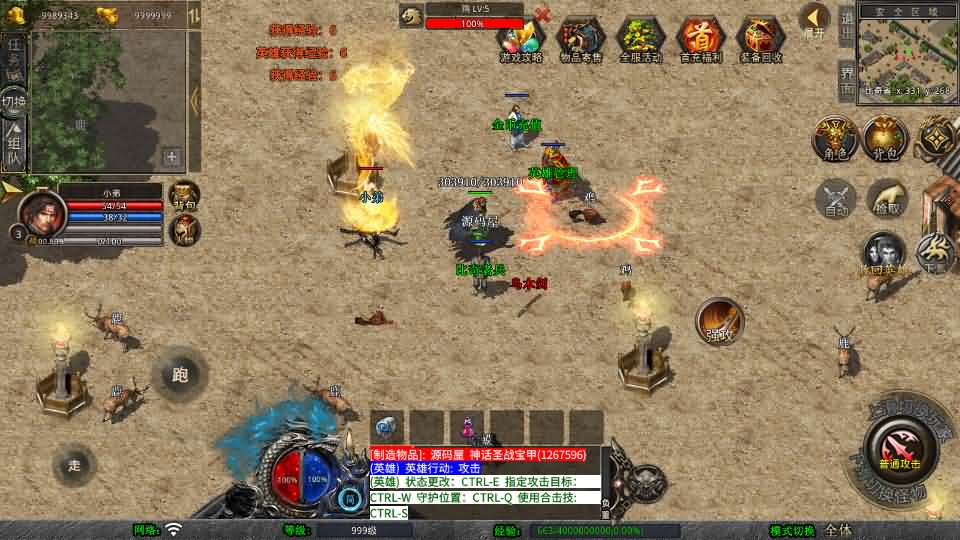Tap the 跑 run button
The image size is (960, 540).
(180, 375)
